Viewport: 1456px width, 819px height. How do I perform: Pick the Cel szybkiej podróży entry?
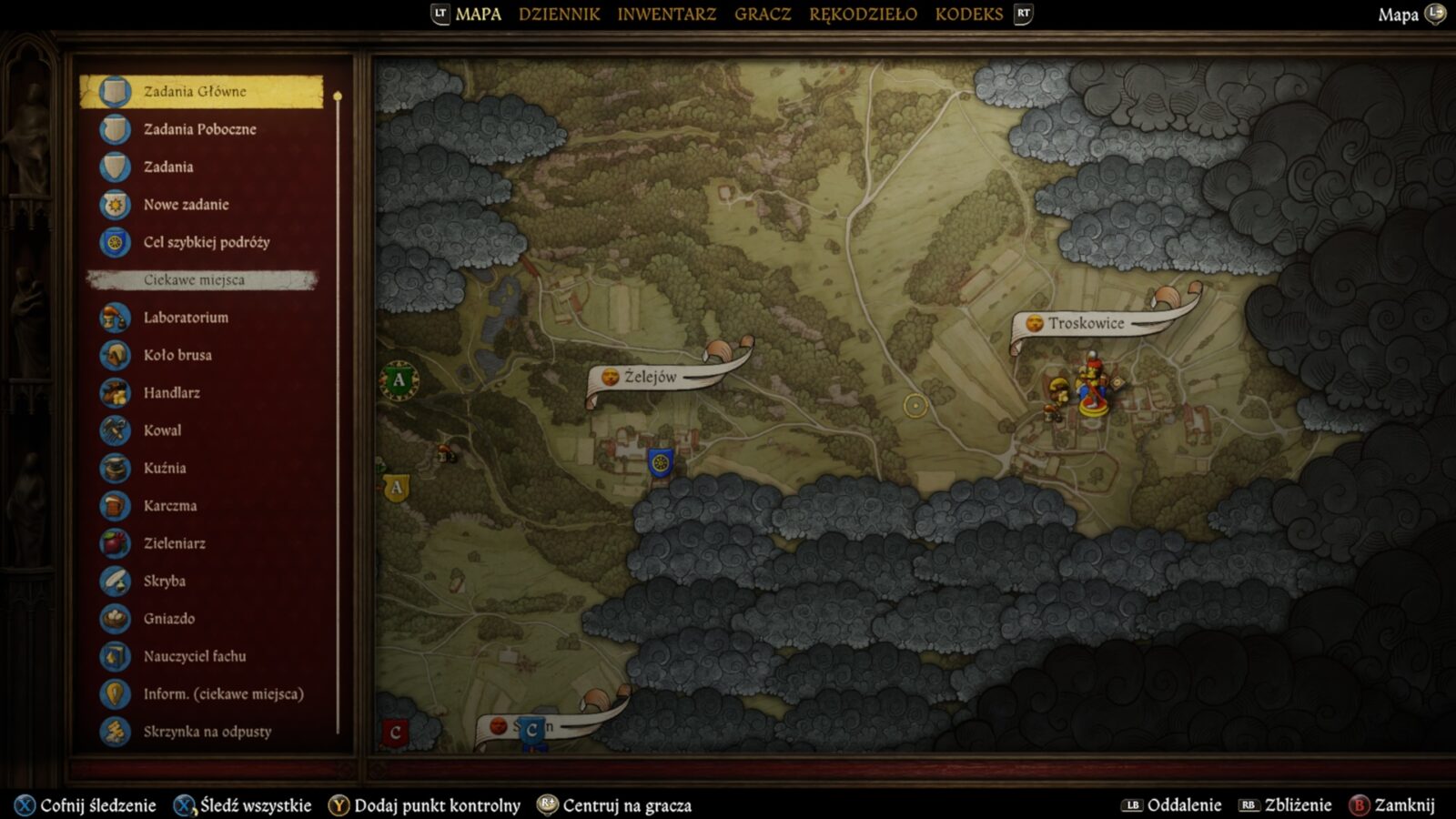(206, 242)
